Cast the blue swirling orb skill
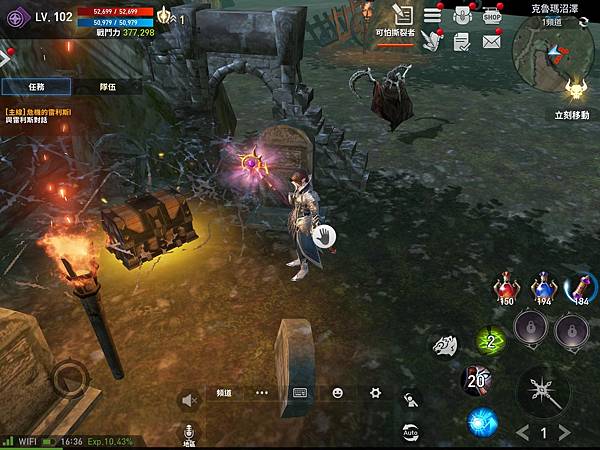 coord(482,422)
